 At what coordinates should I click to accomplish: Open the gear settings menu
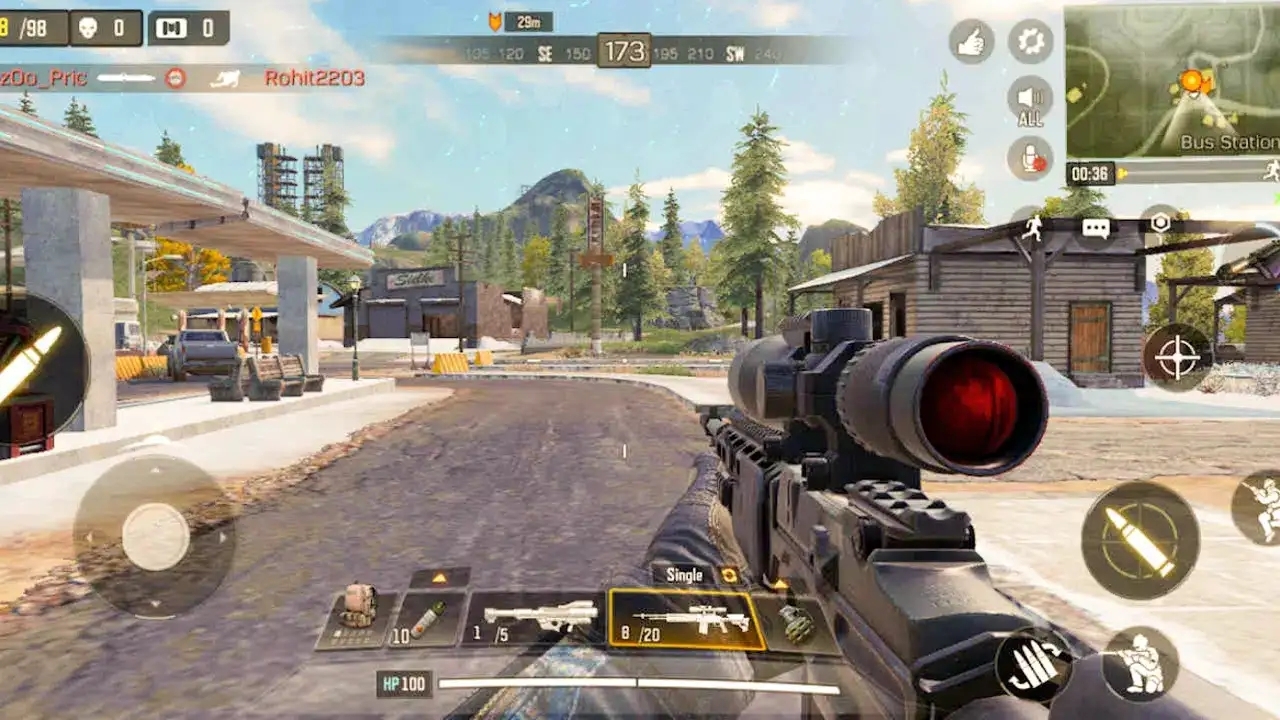pos(1030,41)
